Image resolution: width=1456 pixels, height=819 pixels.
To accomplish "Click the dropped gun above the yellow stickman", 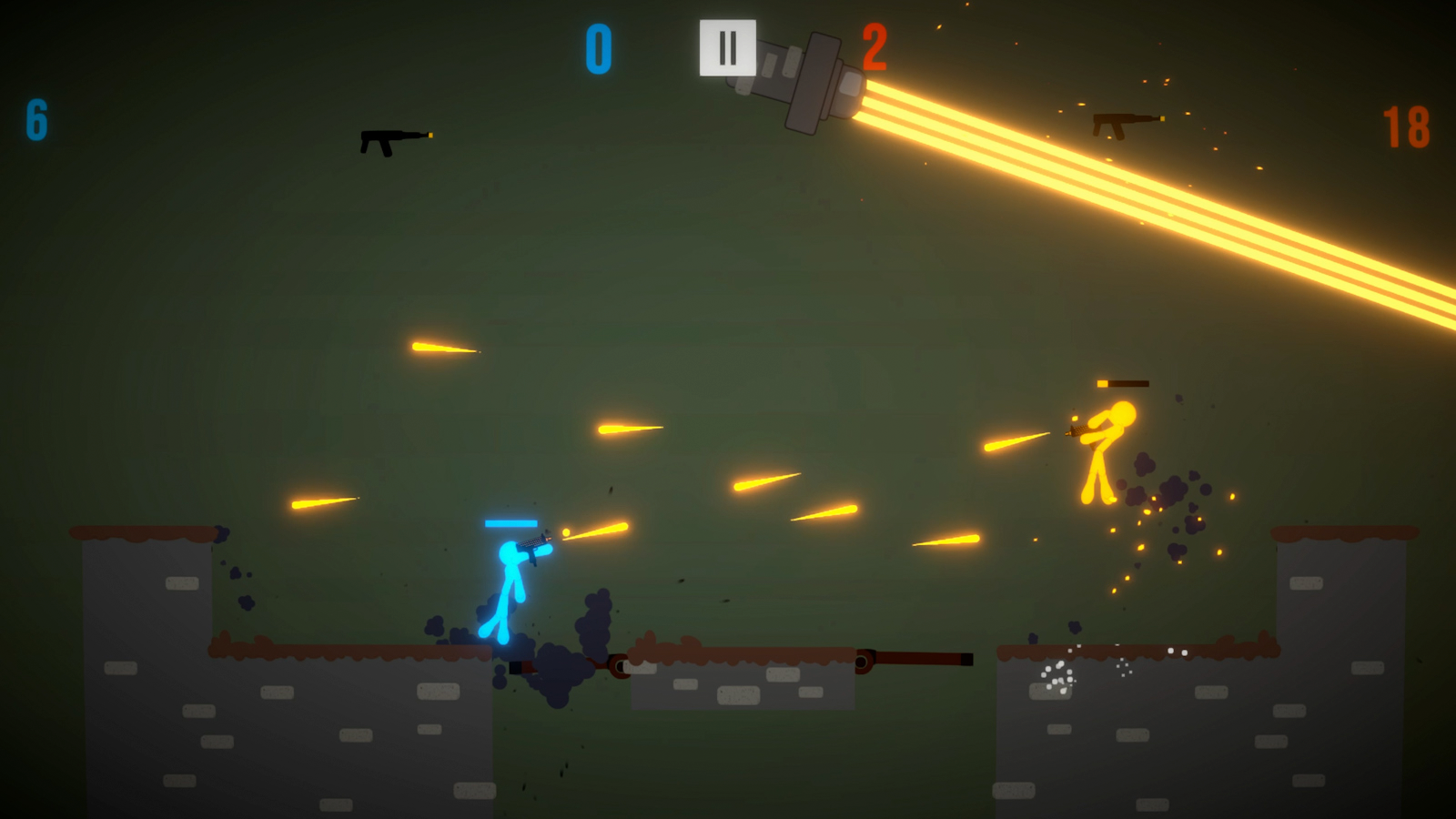I will pos(1122,383).
